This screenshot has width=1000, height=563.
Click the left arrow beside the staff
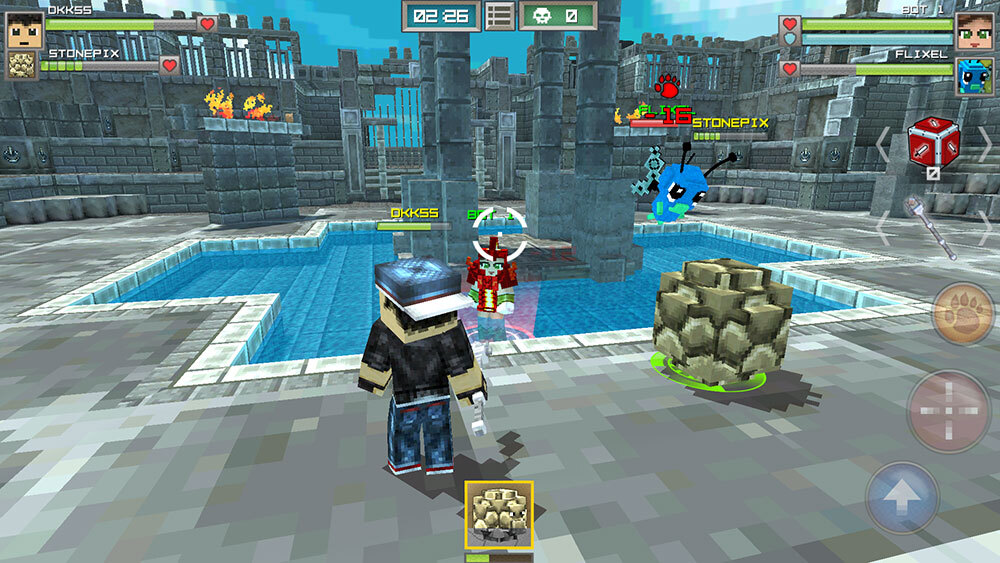click(x=882, y=228)
